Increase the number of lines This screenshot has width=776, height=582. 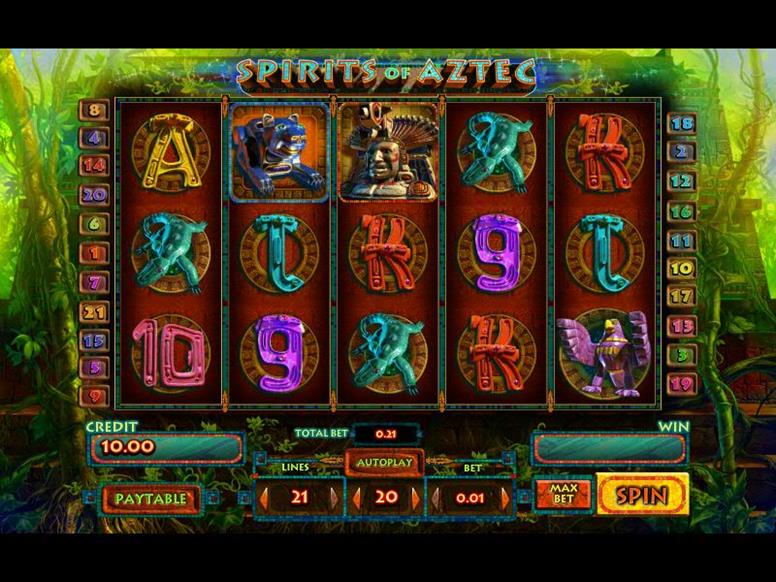(x=337, y=497)
